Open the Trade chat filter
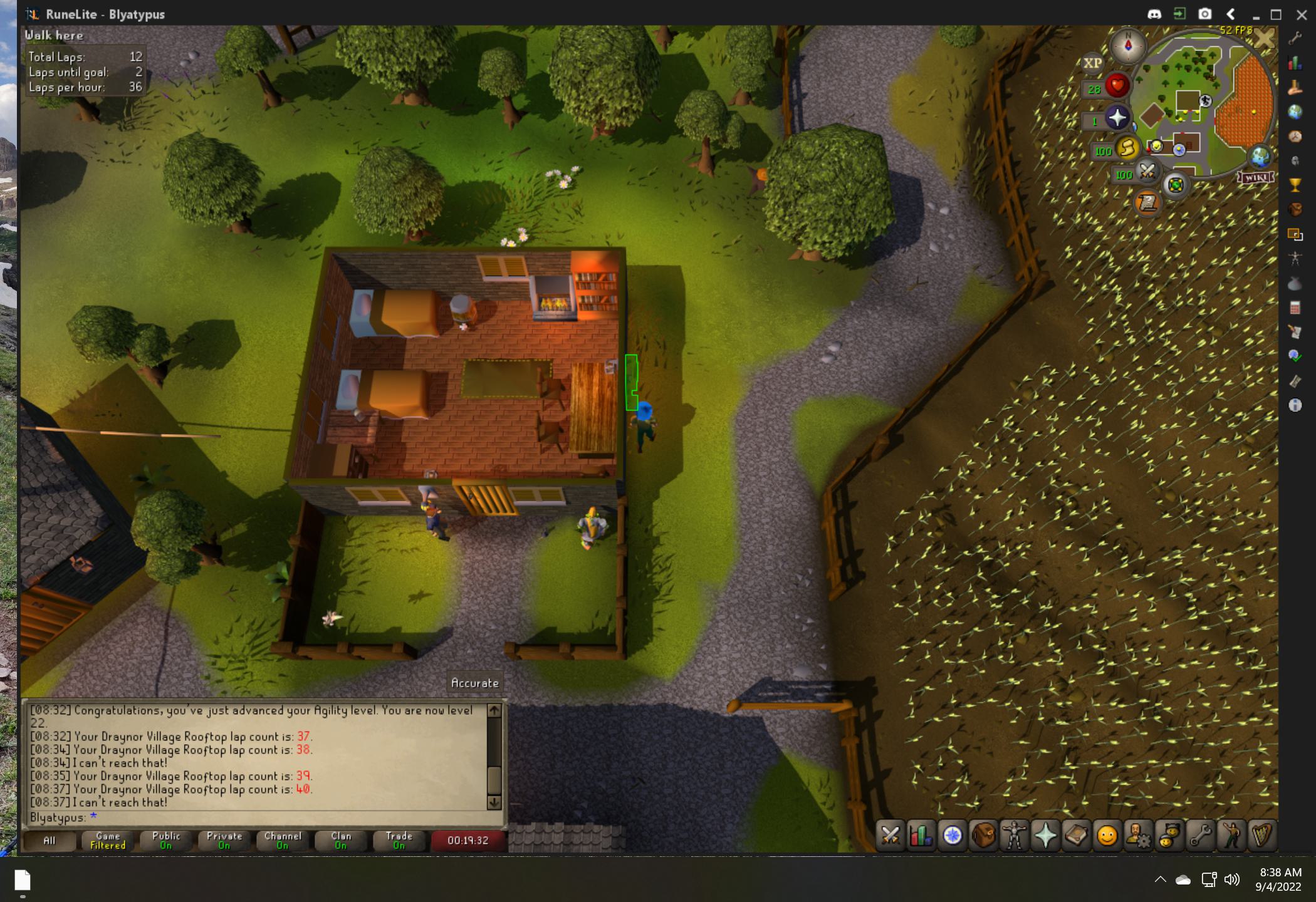This screenshot has height=902, width=1316. tap(399, 841)
